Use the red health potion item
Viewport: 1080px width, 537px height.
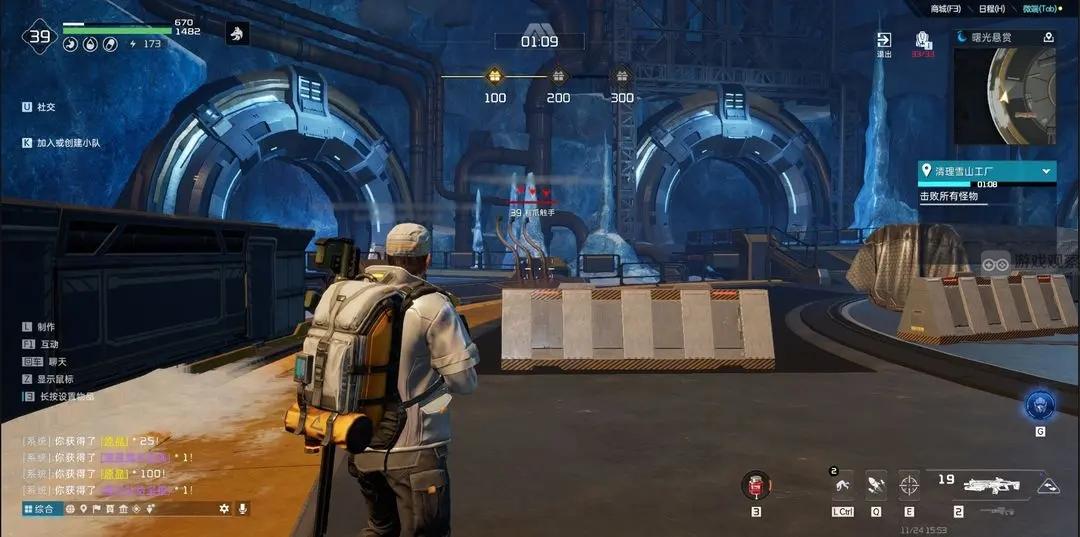755,486
